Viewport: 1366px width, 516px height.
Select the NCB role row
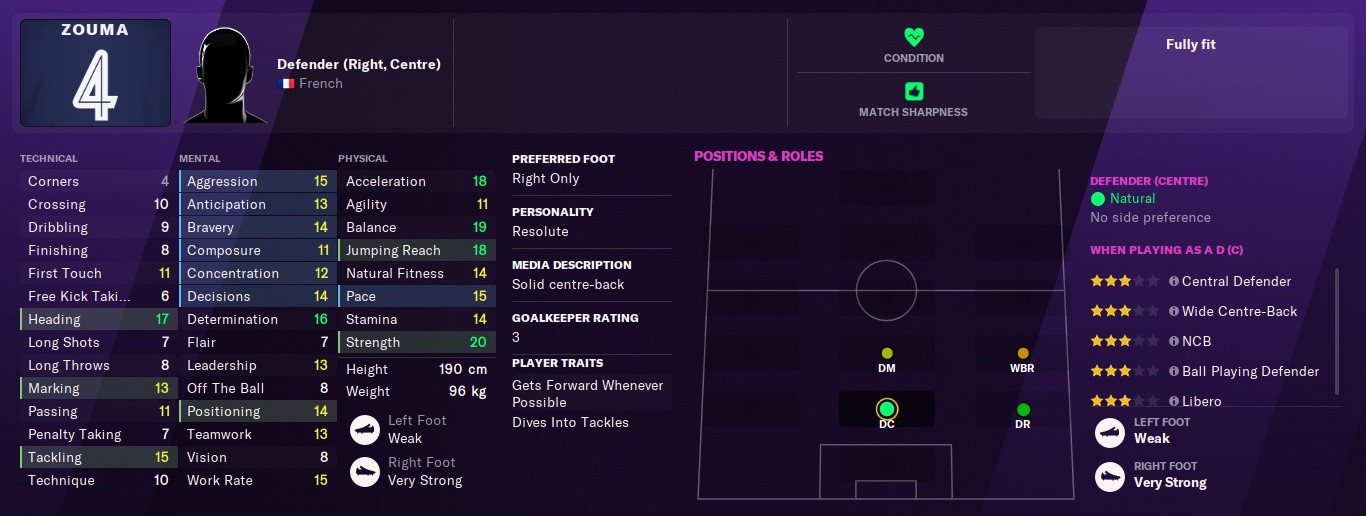click(1196, 341)
